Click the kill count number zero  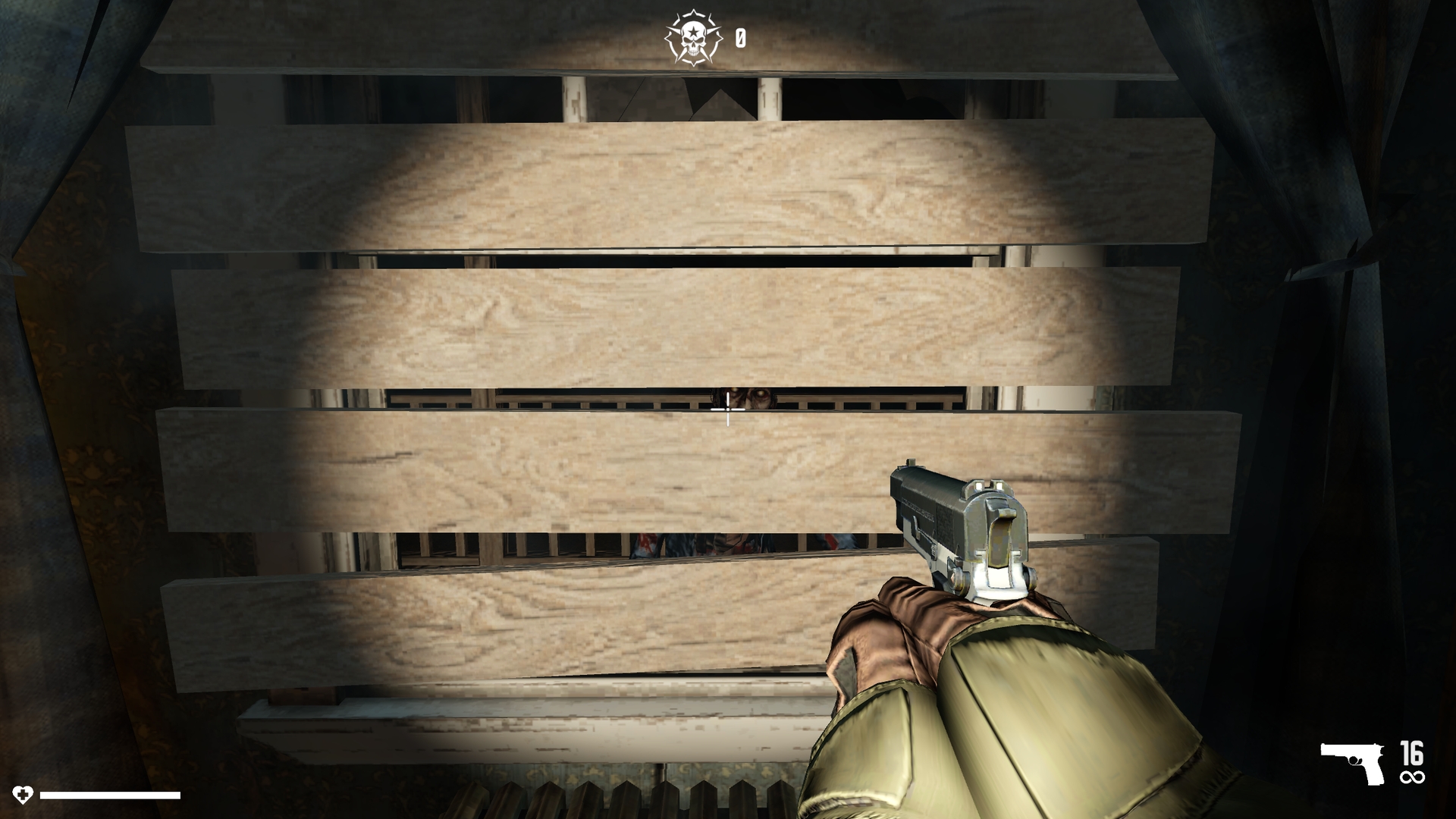pyautogui.click(x=741, y=34)
